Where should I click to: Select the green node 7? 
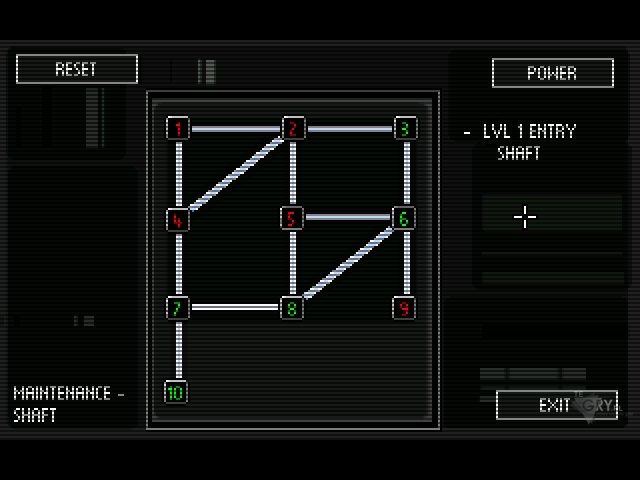click(x=179, y=307)
